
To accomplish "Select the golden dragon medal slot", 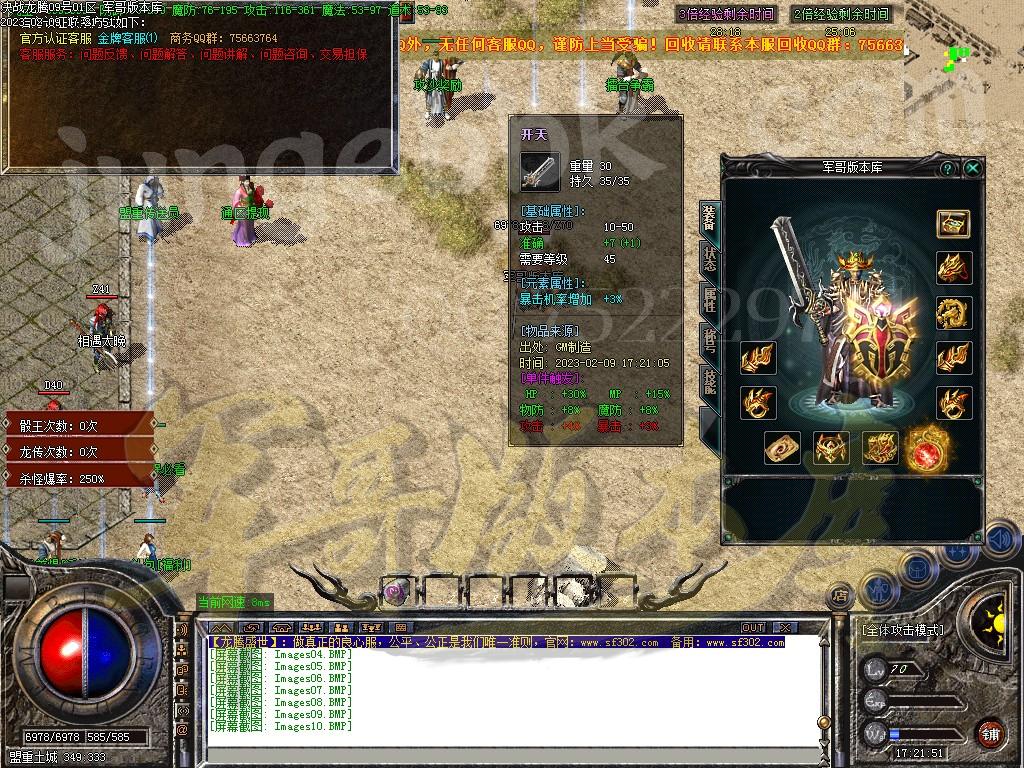I will click(x=953, y=313).
